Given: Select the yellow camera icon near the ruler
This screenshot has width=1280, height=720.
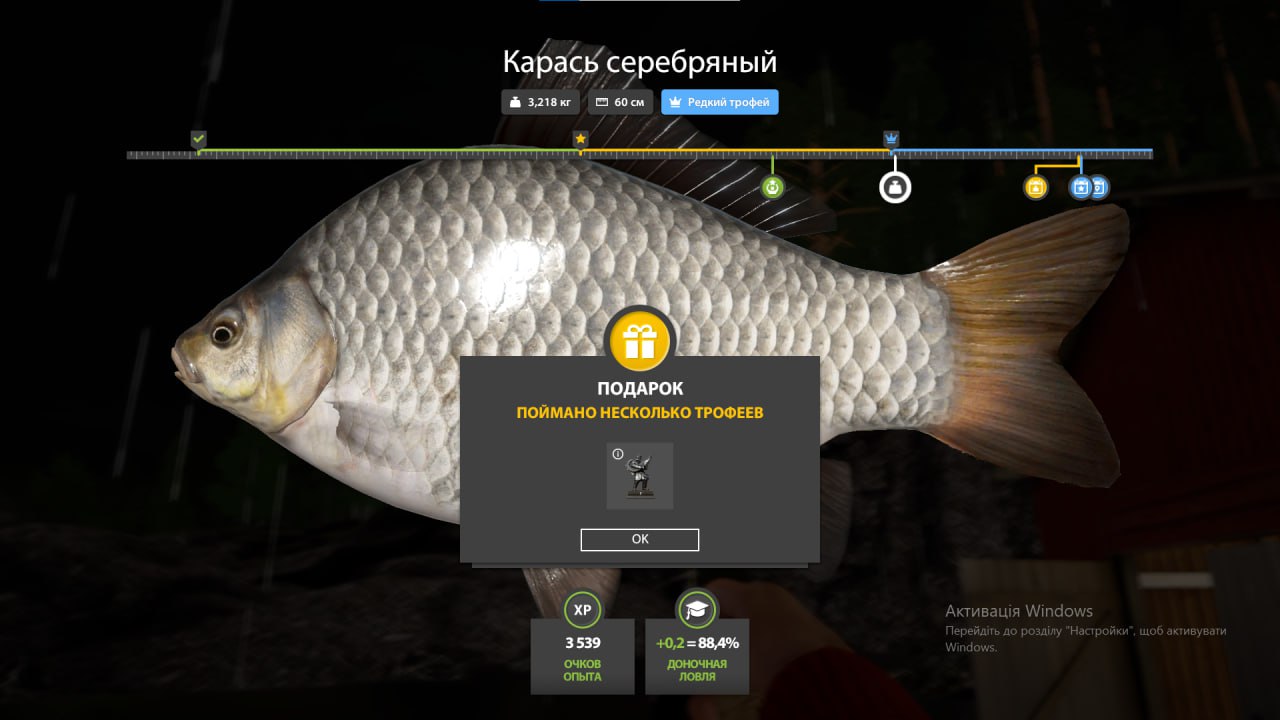Looking at the screenshot, I should tap(1035, 186).
